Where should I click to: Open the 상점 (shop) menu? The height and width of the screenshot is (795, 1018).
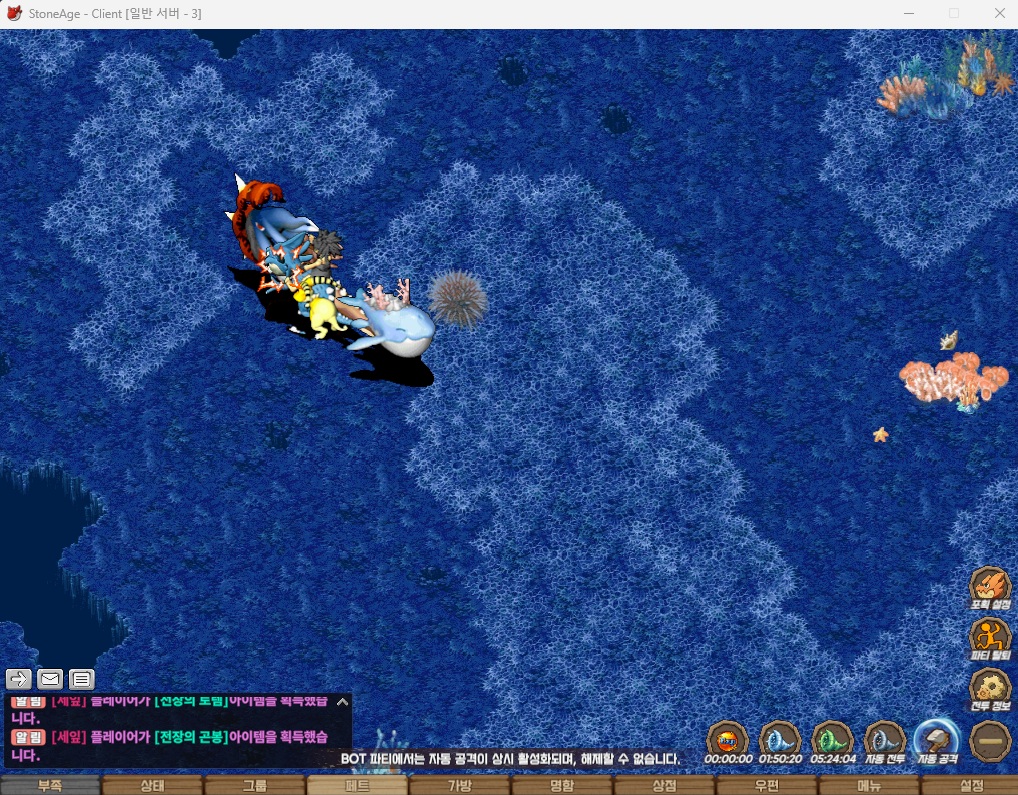pos(664,785)
